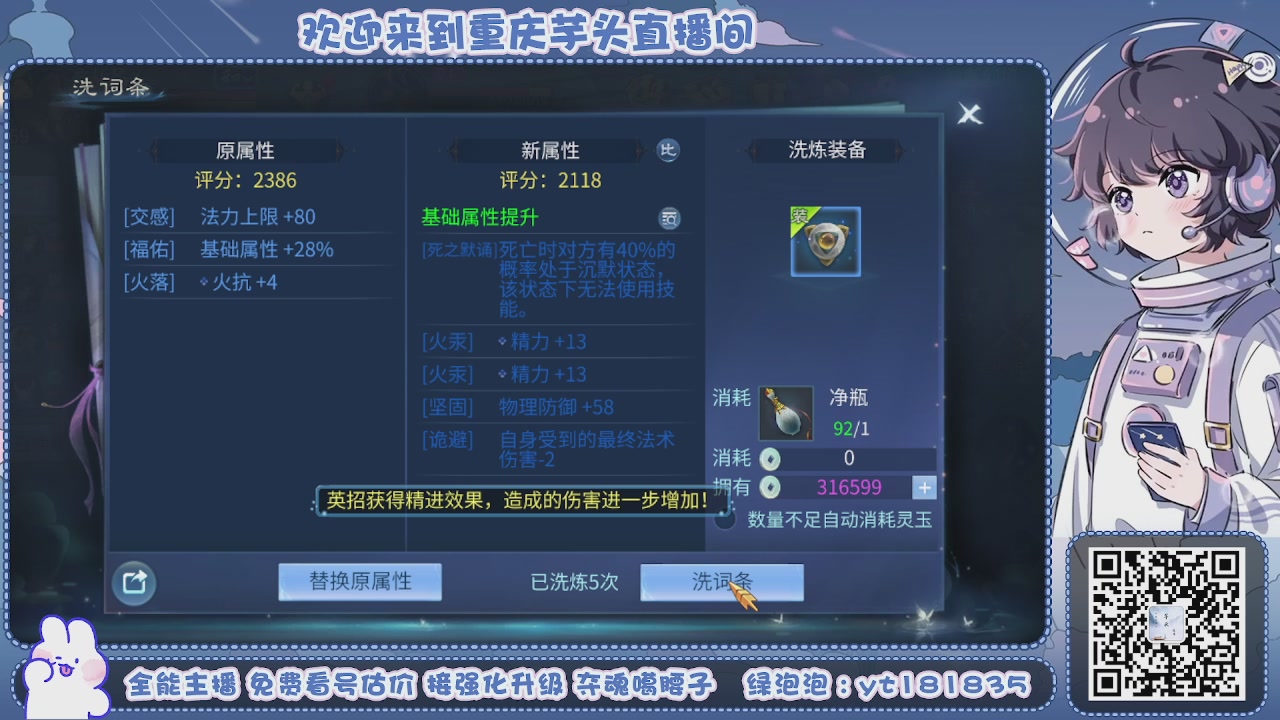
Task: Click the coin icon next to 拥有
Action: [x=771, y=487]
